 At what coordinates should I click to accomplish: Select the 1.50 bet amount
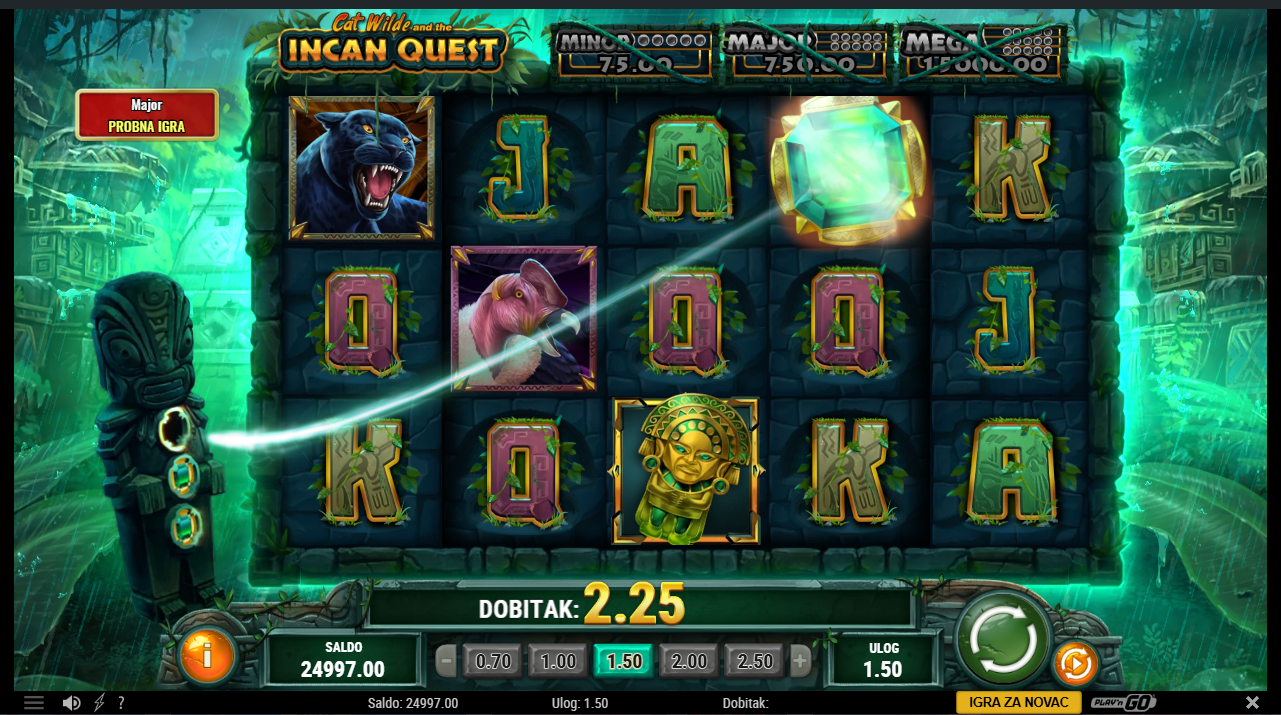coord(624,661)
